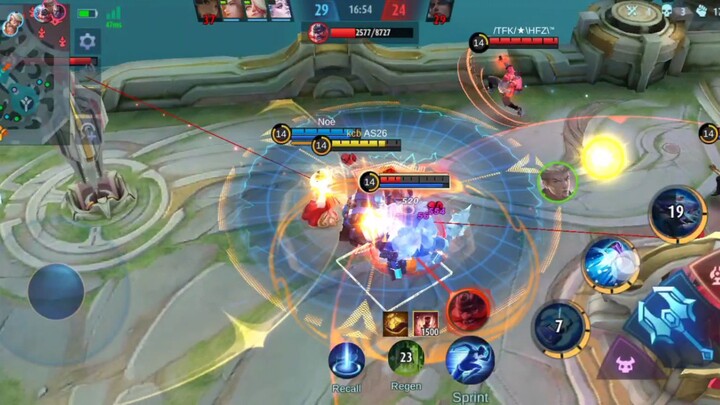Buy the suggested golden item

coord(394,322)
